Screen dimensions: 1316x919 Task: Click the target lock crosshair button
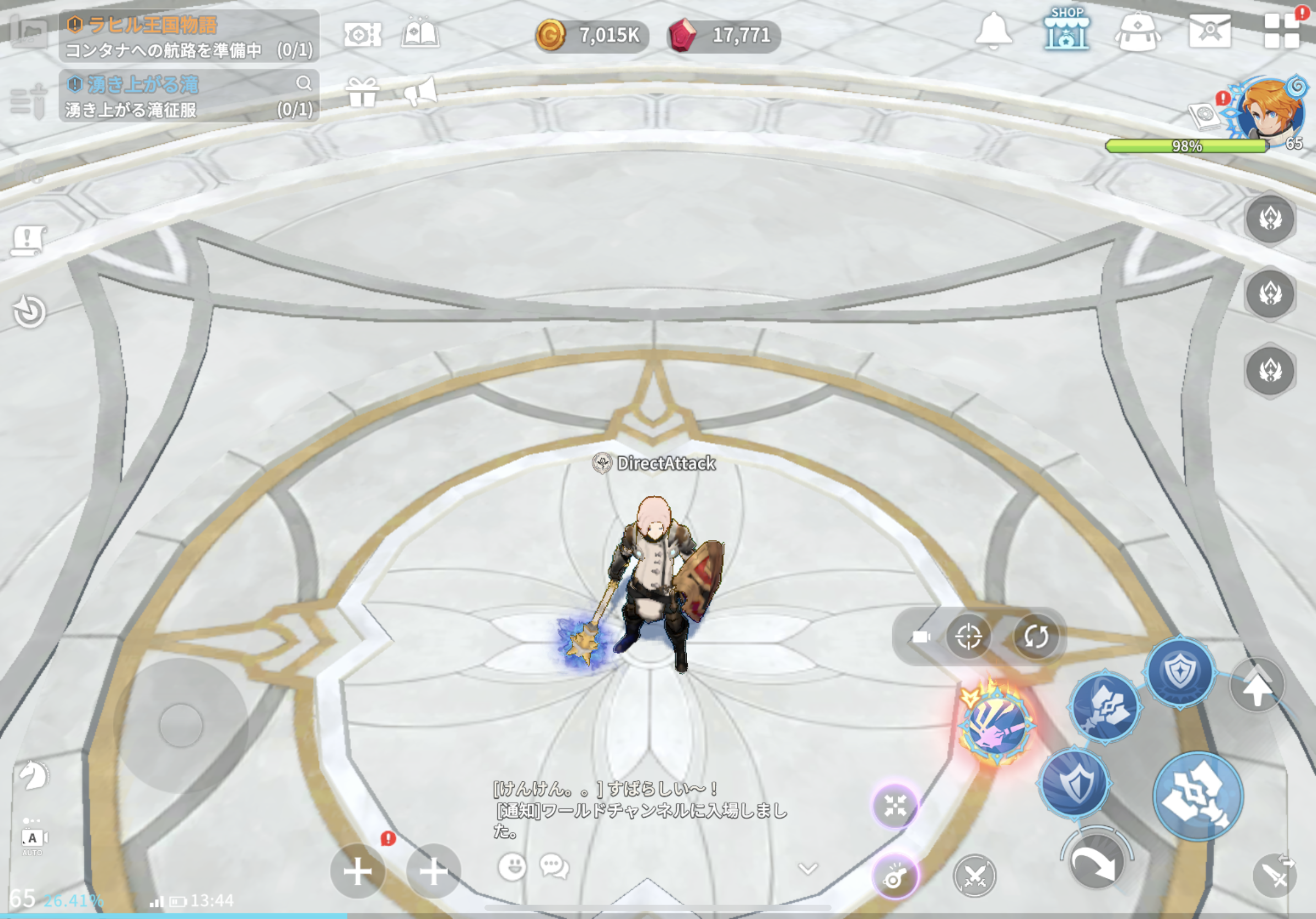pyautogui.click(x=968, y=636)
